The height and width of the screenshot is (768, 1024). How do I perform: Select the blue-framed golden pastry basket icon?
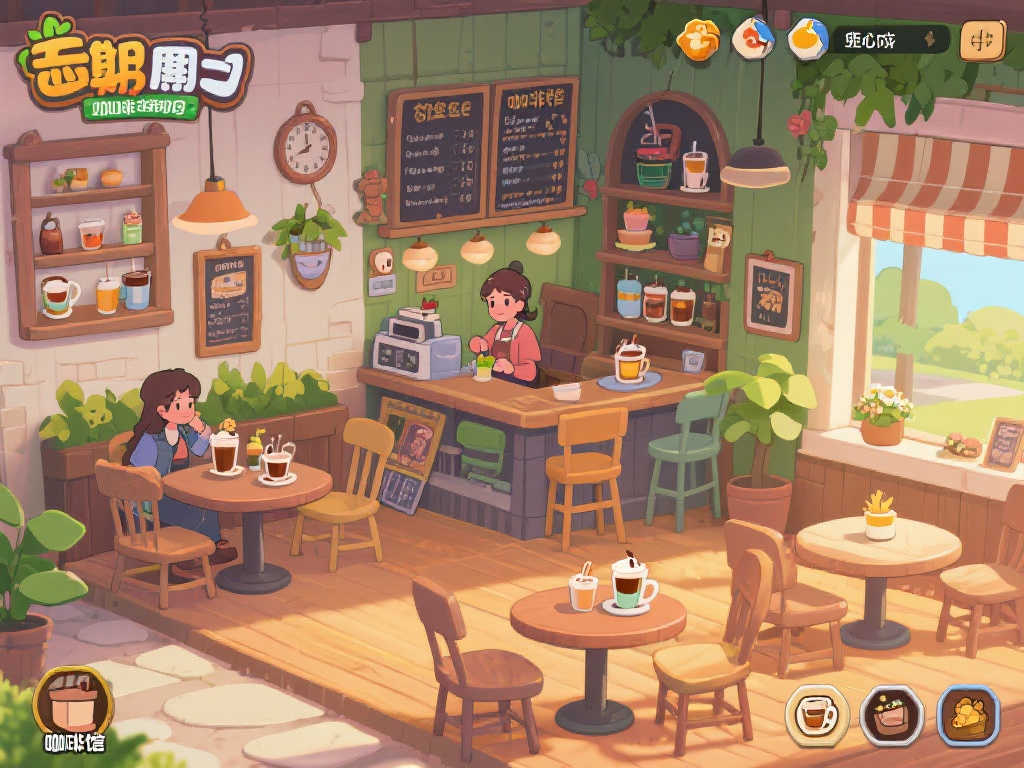968,714
